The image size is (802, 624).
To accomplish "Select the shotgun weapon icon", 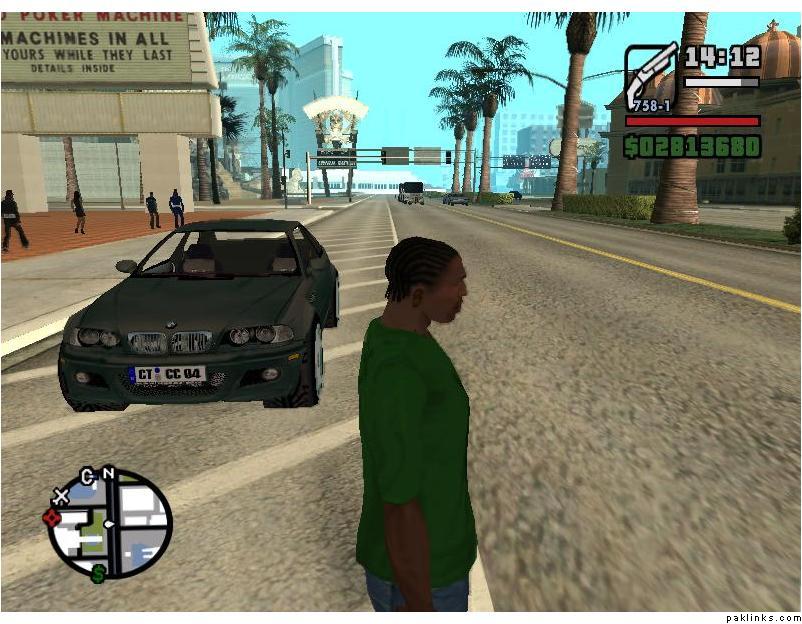I will tap(650, 76).
